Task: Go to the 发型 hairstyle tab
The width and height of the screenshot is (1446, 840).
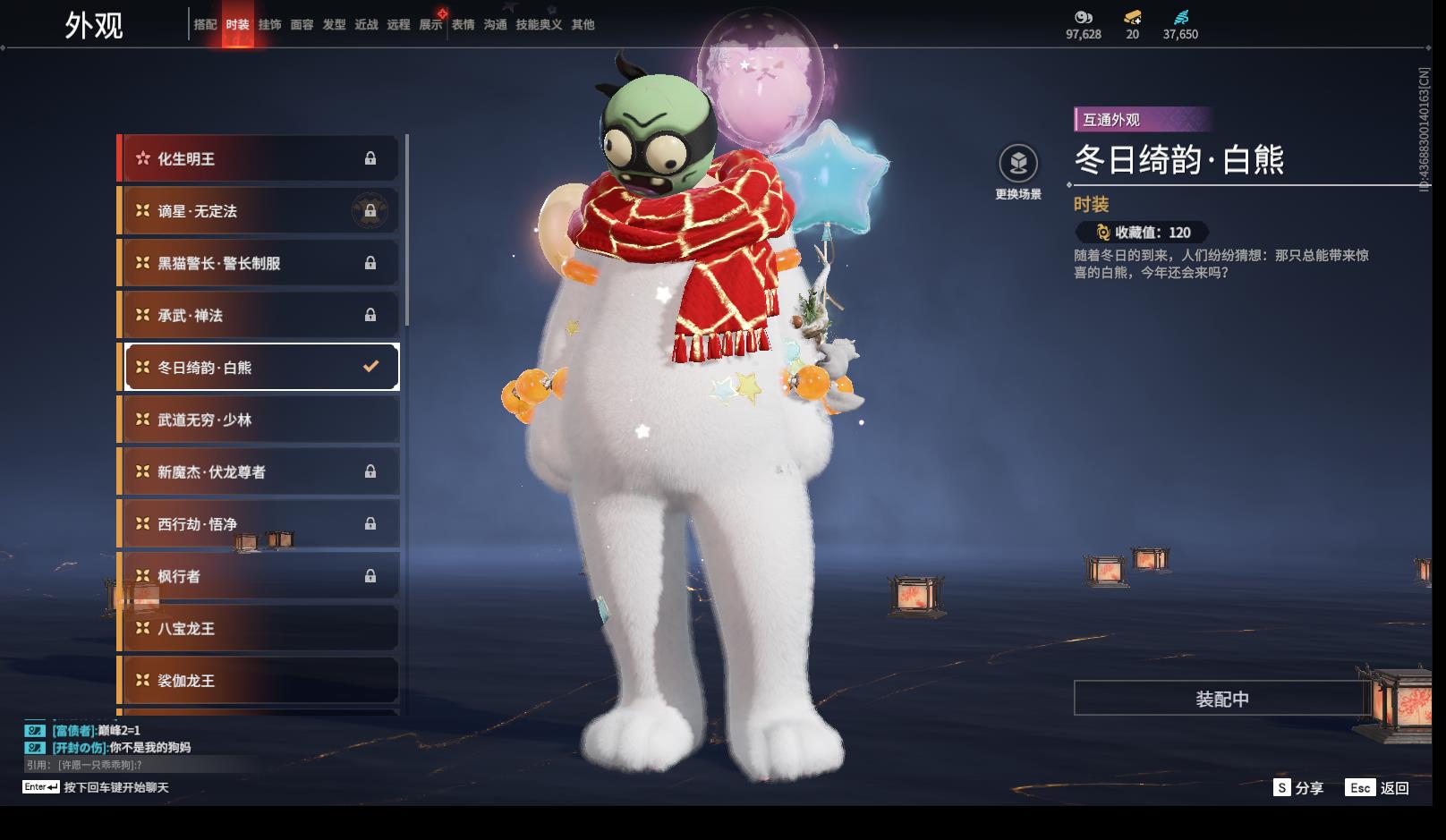Action: point(334,25)
